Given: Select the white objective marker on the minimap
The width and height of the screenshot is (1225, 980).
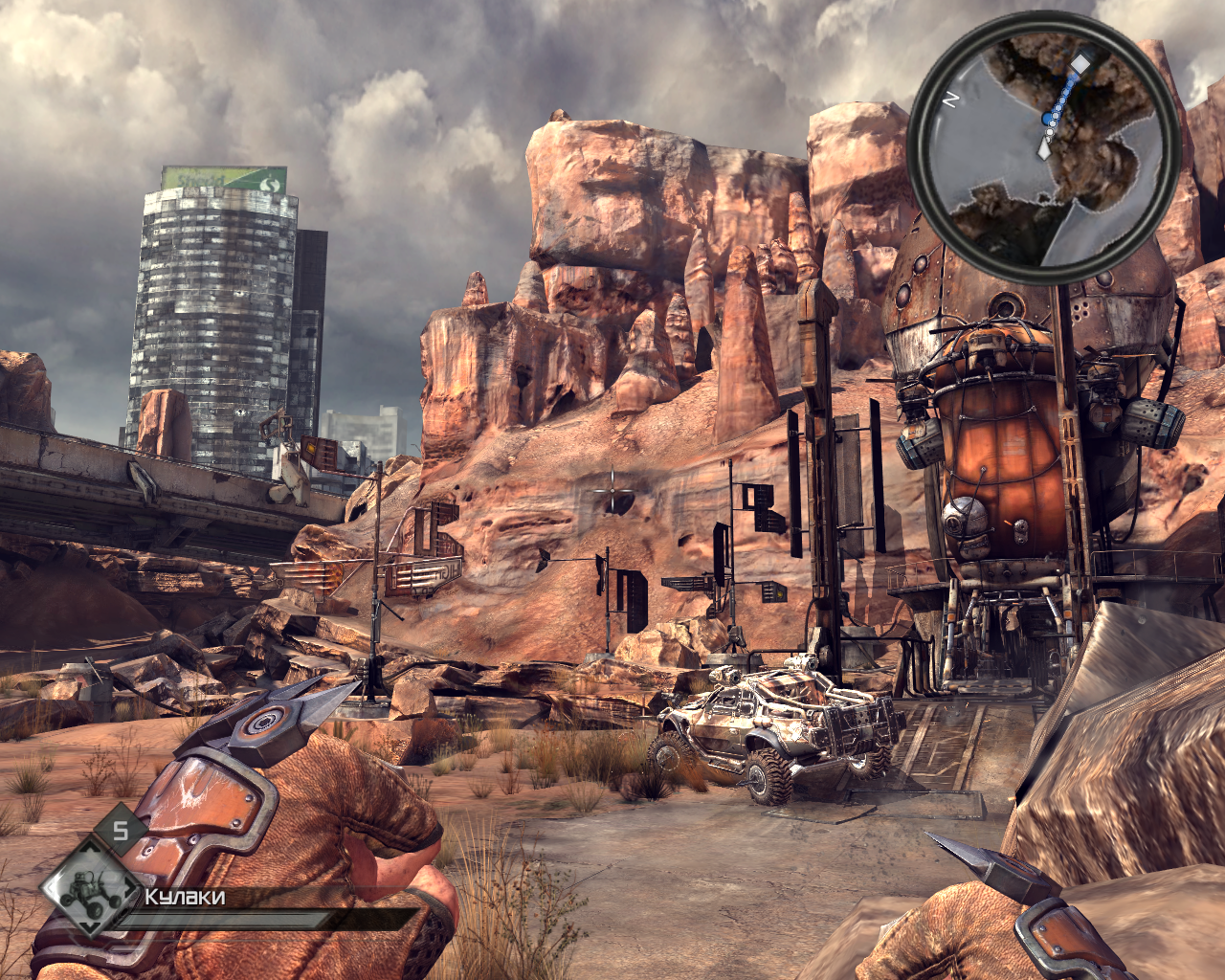Looking at the screenshot, I should tap(1080, 63).
